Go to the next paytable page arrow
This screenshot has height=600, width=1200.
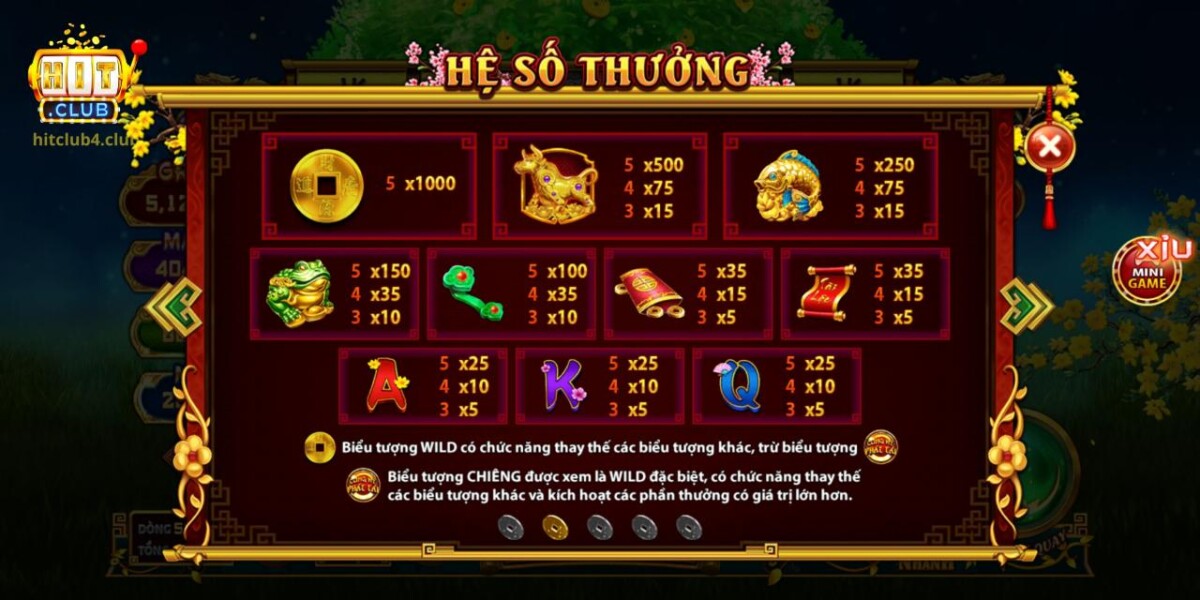1025,306
